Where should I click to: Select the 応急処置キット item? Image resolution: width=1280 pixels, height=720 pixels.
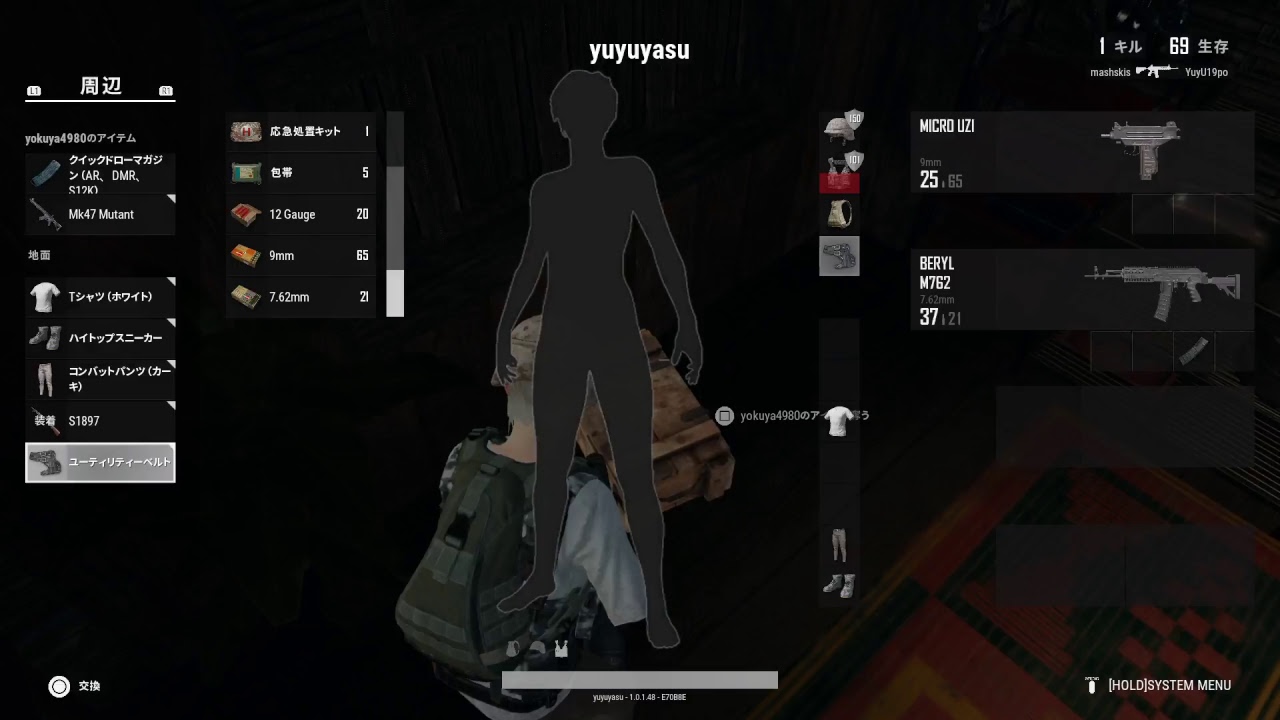click(x=300, y=131)
